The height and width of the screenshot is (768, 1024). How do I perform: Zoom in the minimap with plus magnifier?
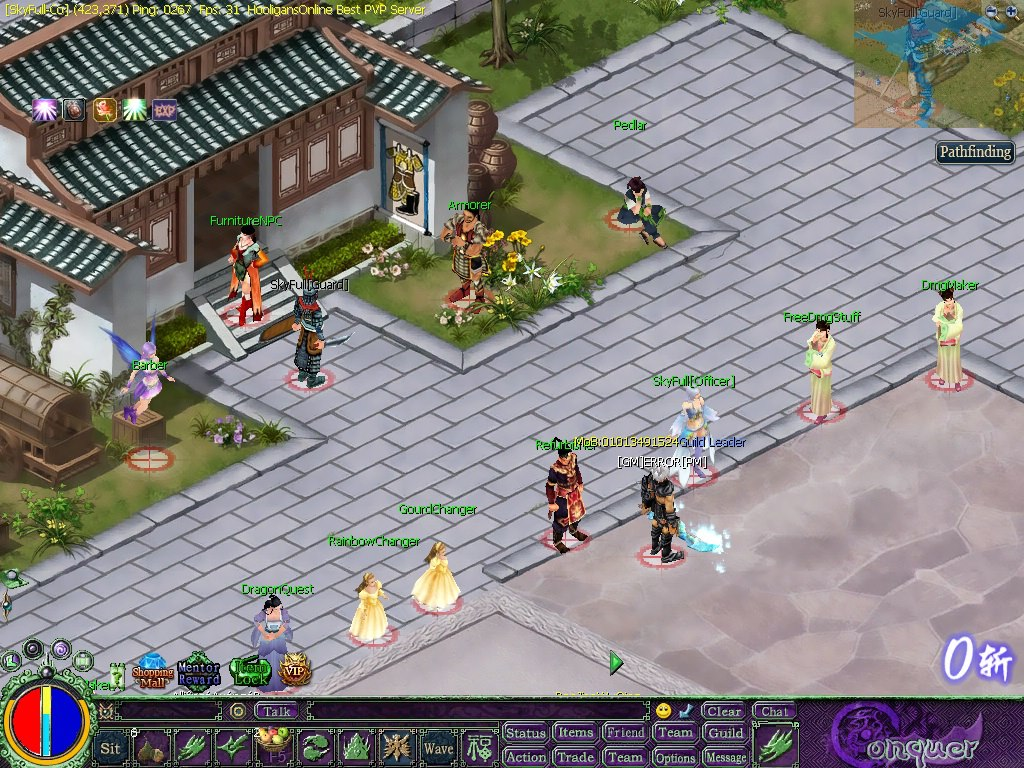click(1012, 12)
